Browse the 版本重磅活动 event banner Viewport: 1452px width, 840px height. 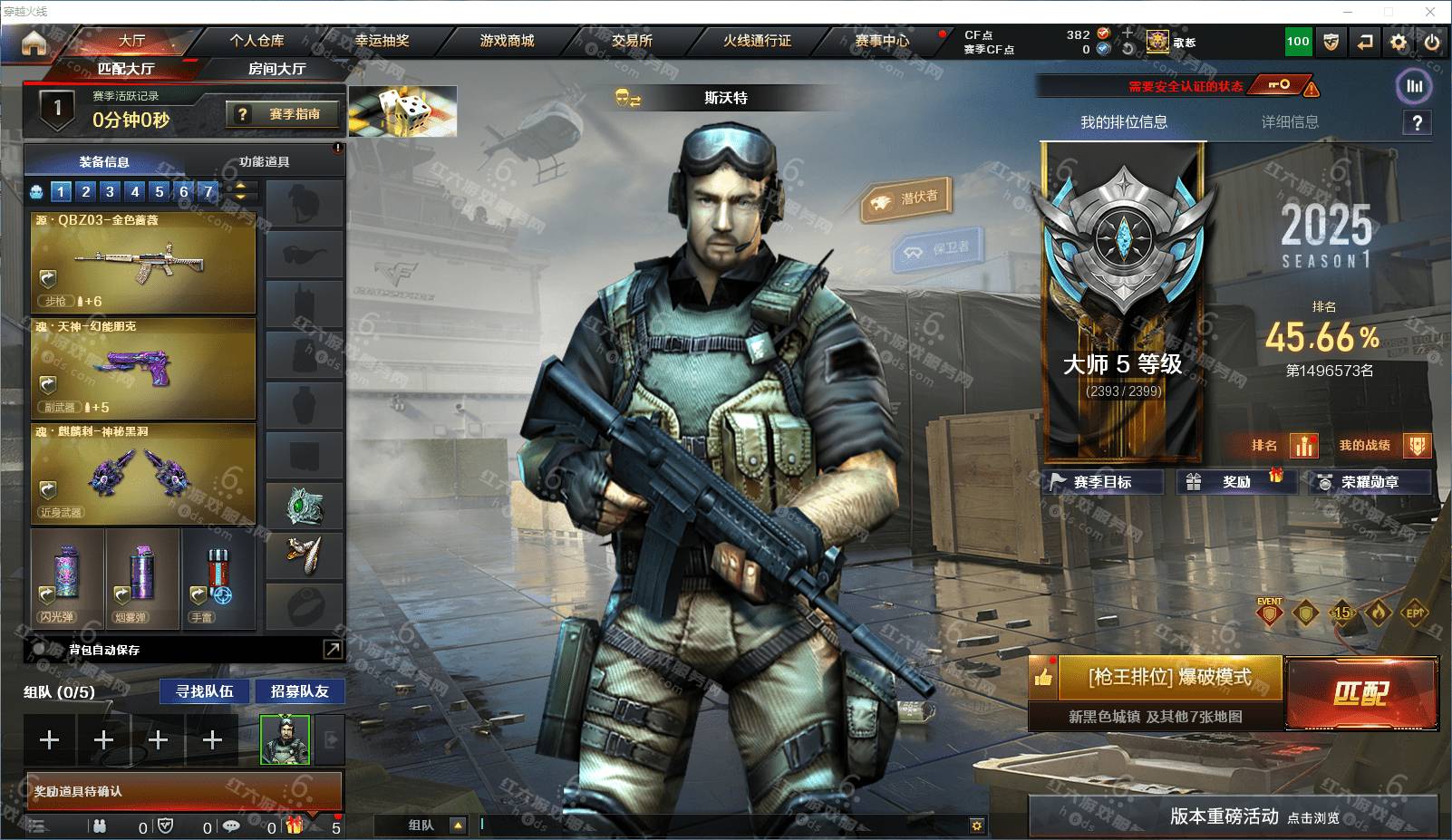pos(1233,816)
